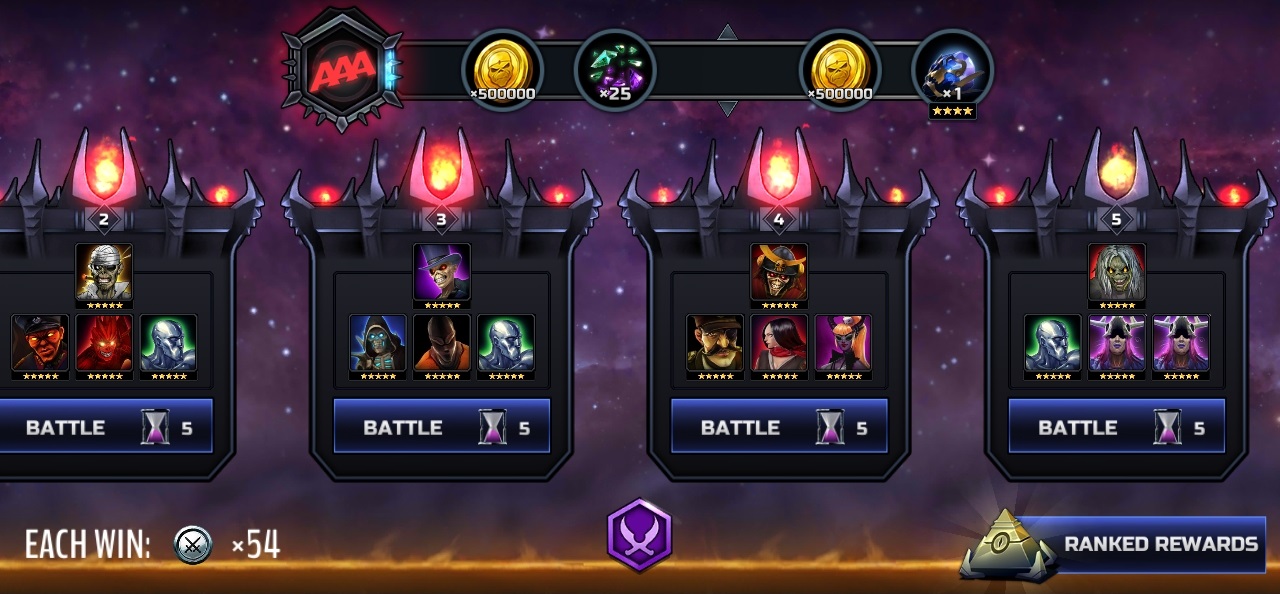Inspect the samurai leader of opponent 4
Screen dimensions: 1280x594
779,272
